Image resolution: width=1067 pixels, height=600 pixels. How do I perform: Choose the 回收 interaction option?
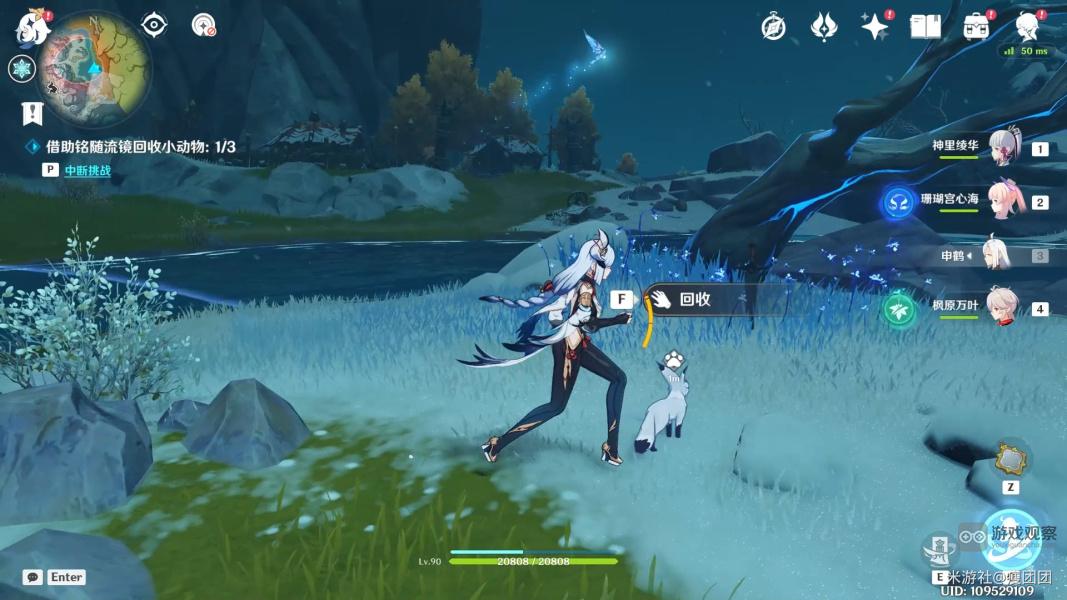tap(695, 299)
